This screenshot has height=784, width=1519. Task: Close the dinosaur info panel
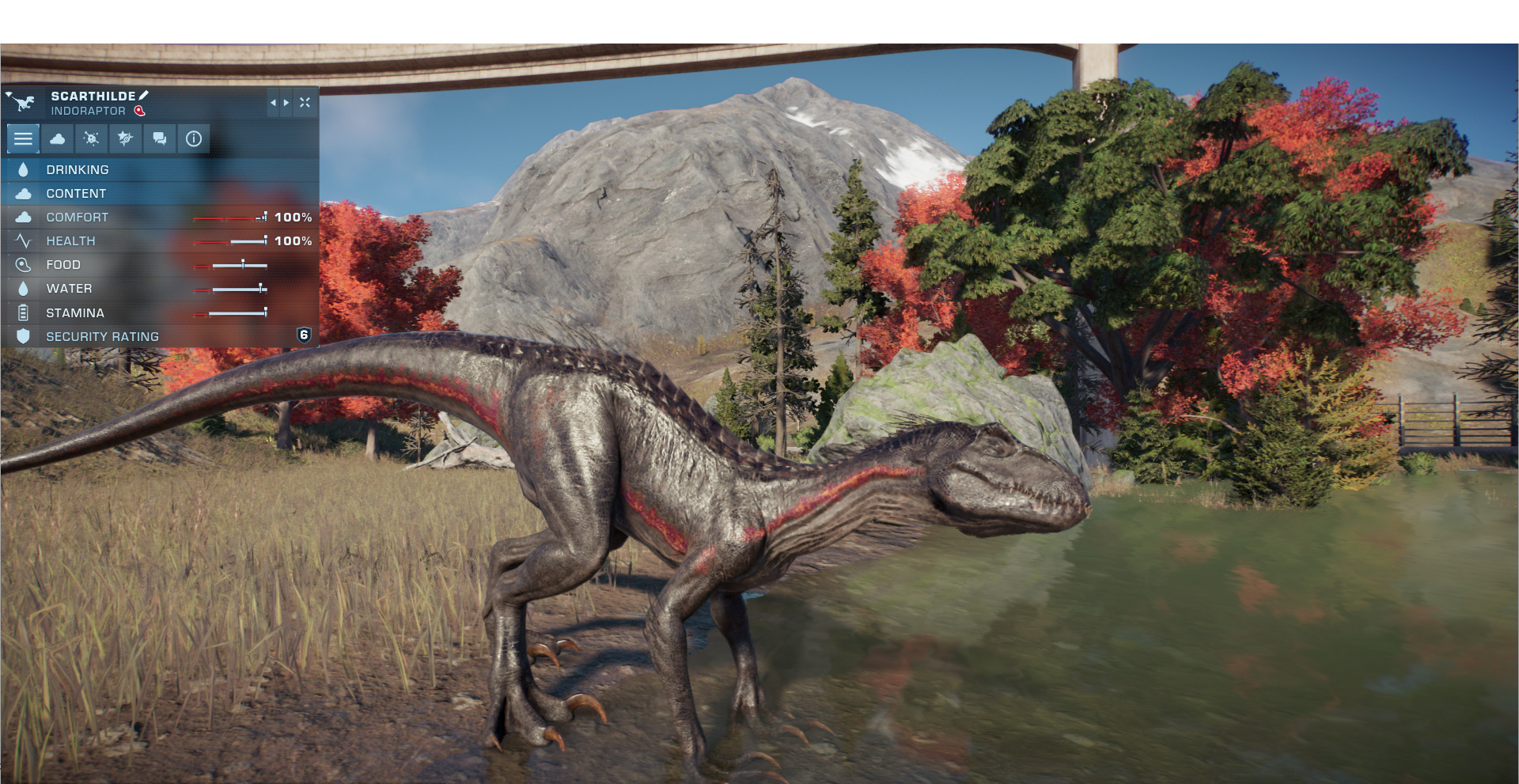click(x=305, y=103)
